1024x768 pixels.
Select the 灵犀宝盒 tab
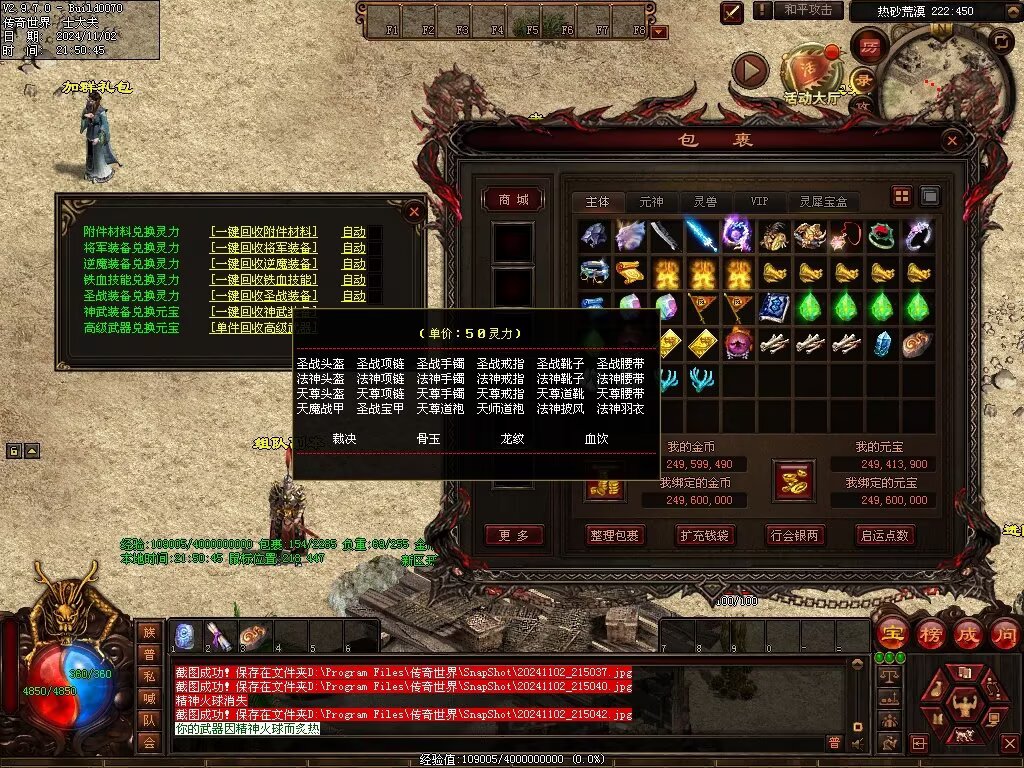tap(822, 202)
